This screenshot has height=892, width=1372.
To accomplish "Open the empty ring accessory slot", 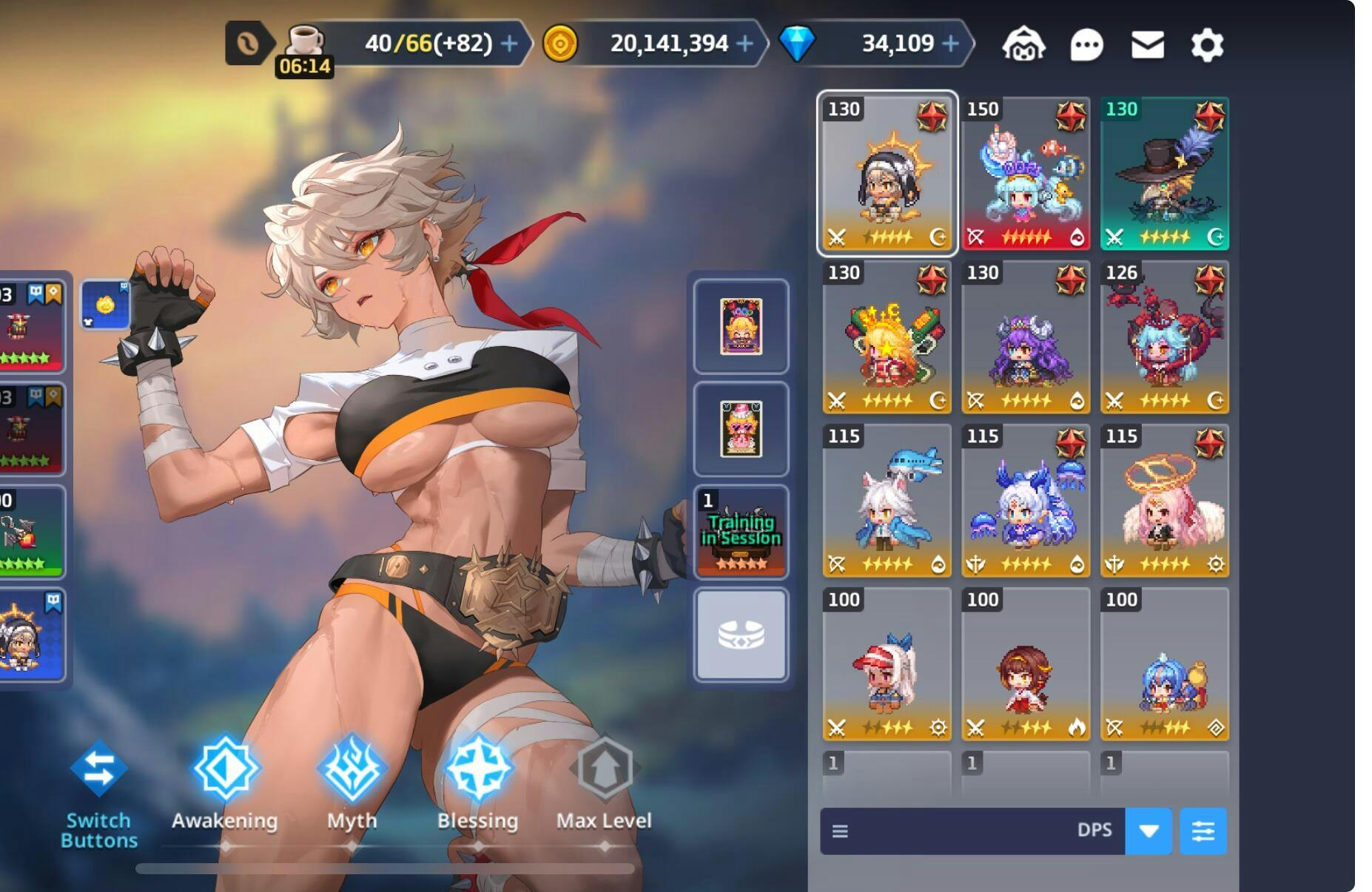I will (x=741, y=635).
